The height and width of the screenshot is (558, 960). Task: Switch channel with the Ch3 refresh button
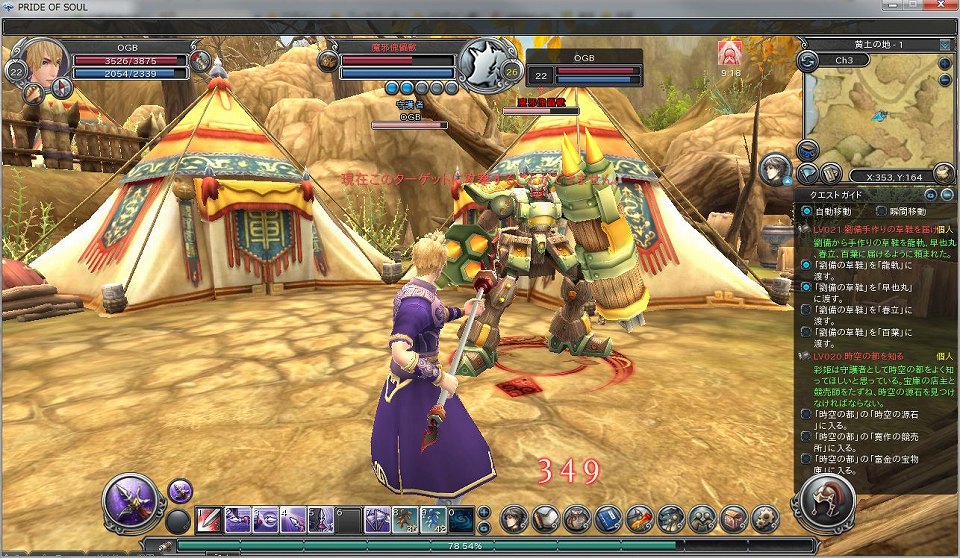pos(809,62)
